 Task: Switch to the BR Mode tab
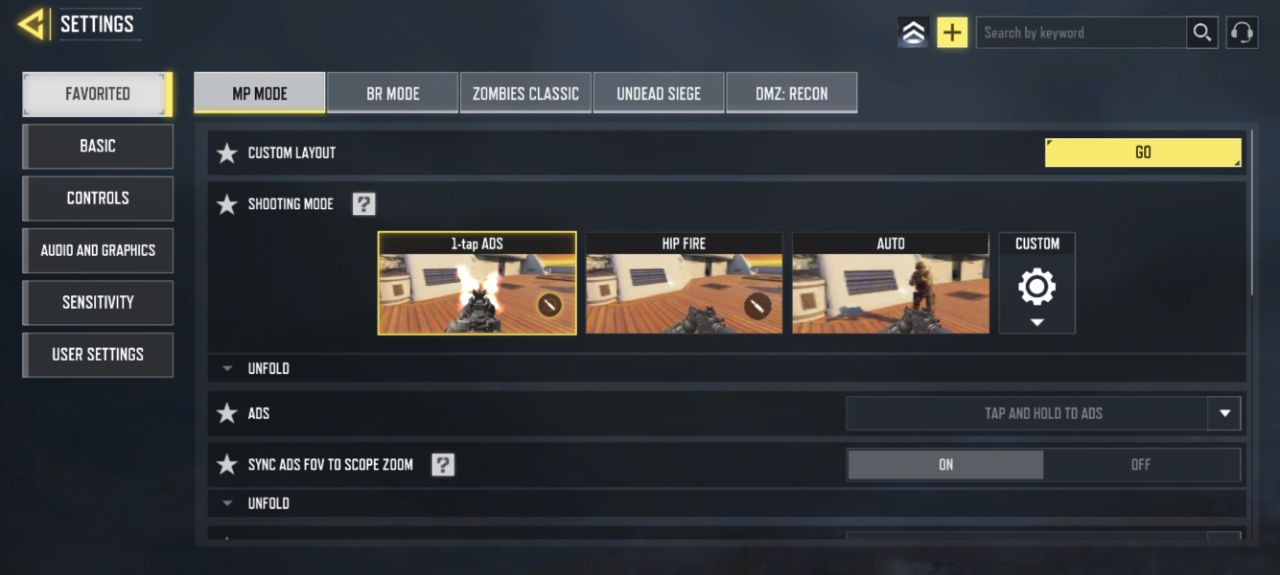(x=393, y=93)
